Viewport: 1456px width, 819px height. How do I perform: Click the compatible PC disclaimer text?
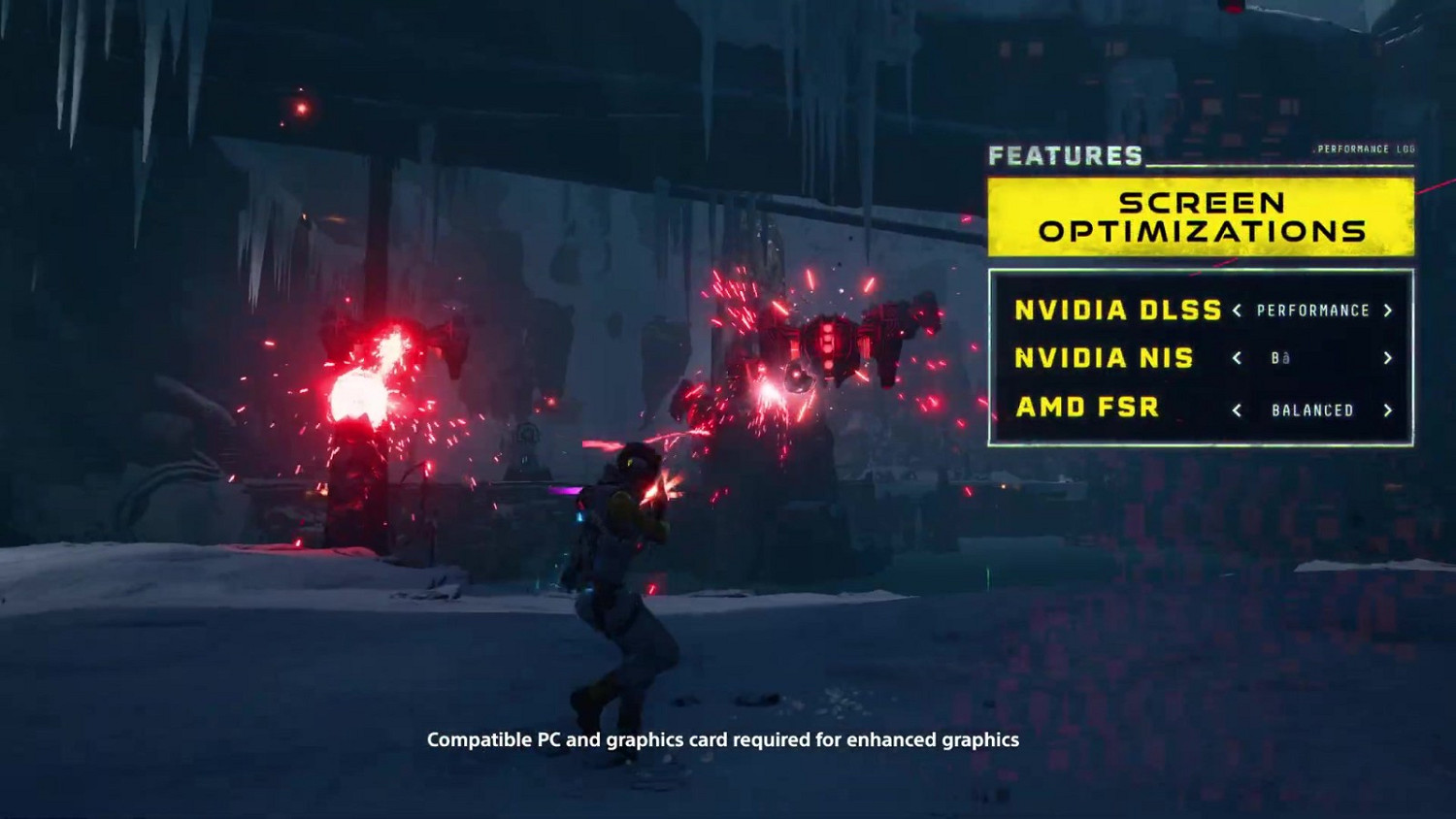point(722,738)
